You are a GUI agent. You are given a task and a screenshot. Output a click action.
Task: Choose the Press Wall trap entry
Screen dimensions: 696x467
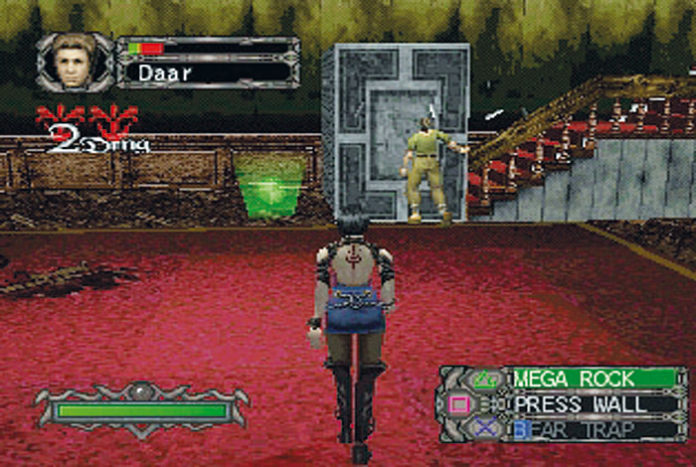[x=592, y=405]
